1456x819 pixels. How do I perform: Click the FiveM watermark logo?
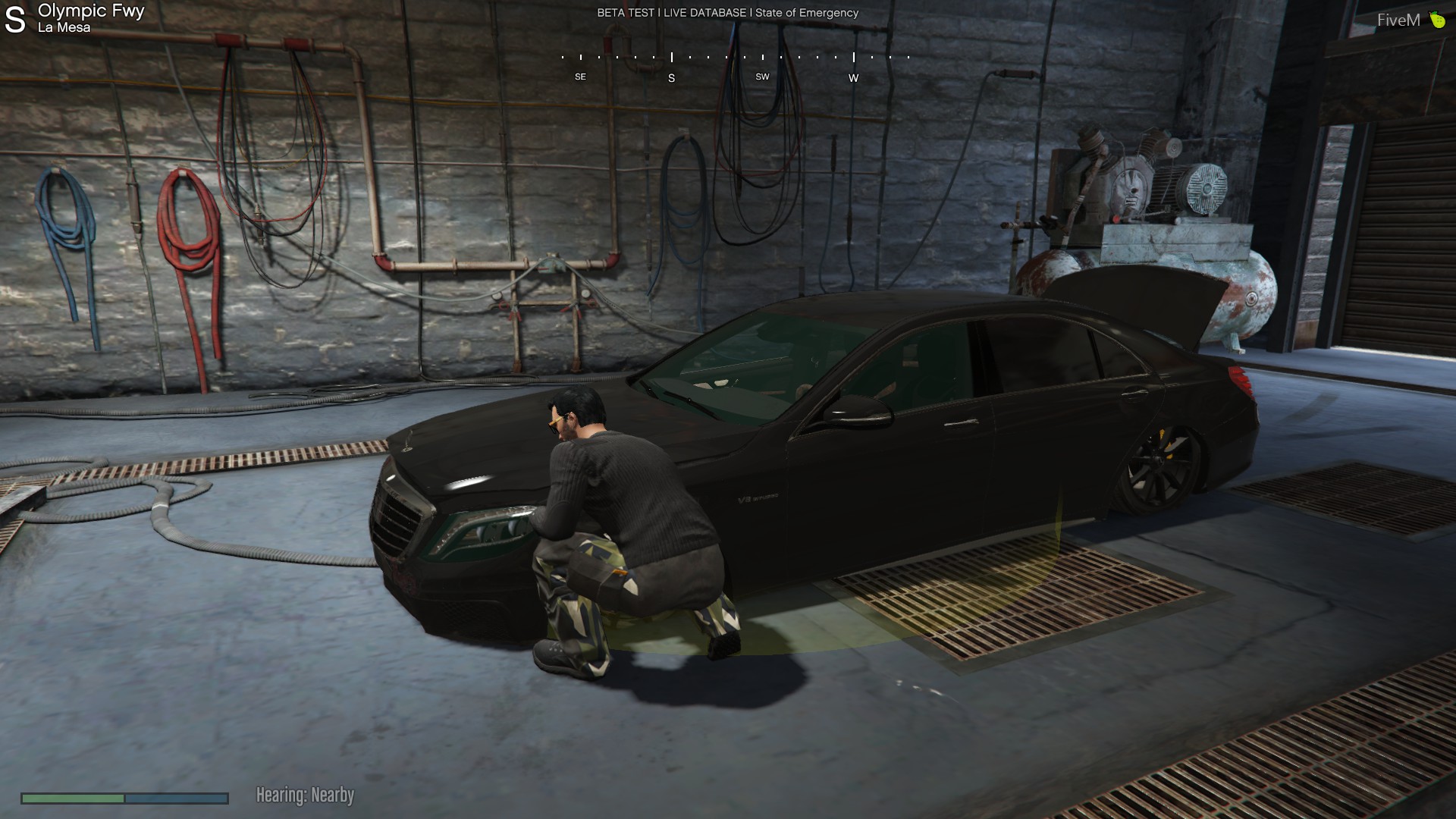(x=1410, y=20)
